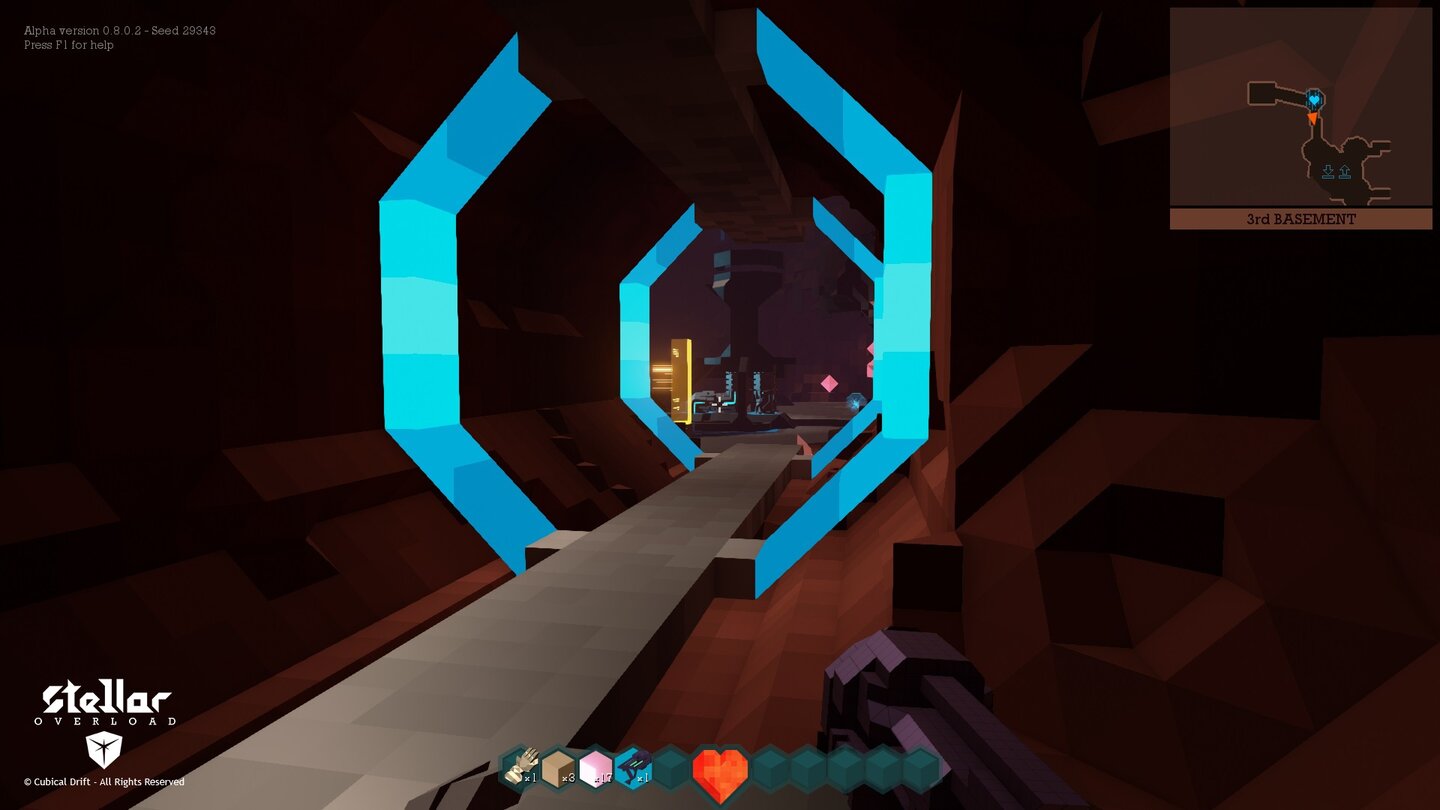
Task: Click the red heart health indicator
Action: tap(721, 770)
